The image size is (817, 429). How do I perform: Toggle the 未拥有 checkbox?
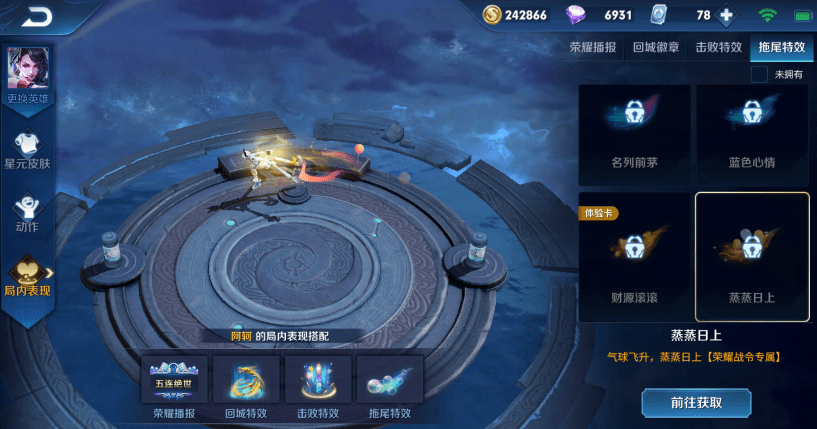point(760,75)
